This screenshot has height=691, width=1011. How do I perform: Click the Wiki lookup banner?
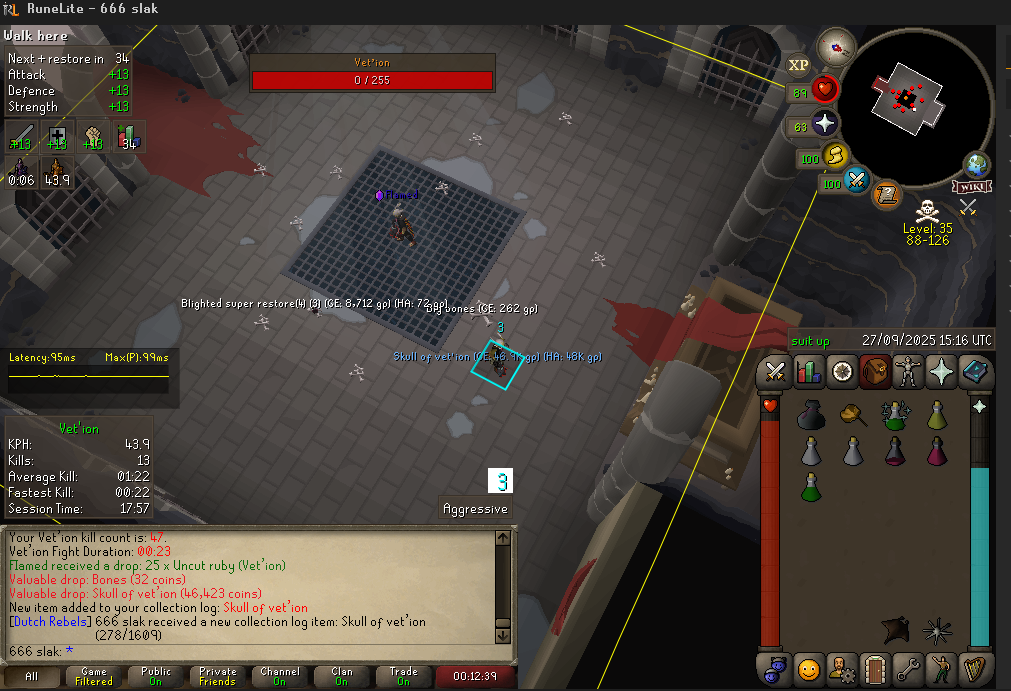pyautogui.click(x=971, y=187)
